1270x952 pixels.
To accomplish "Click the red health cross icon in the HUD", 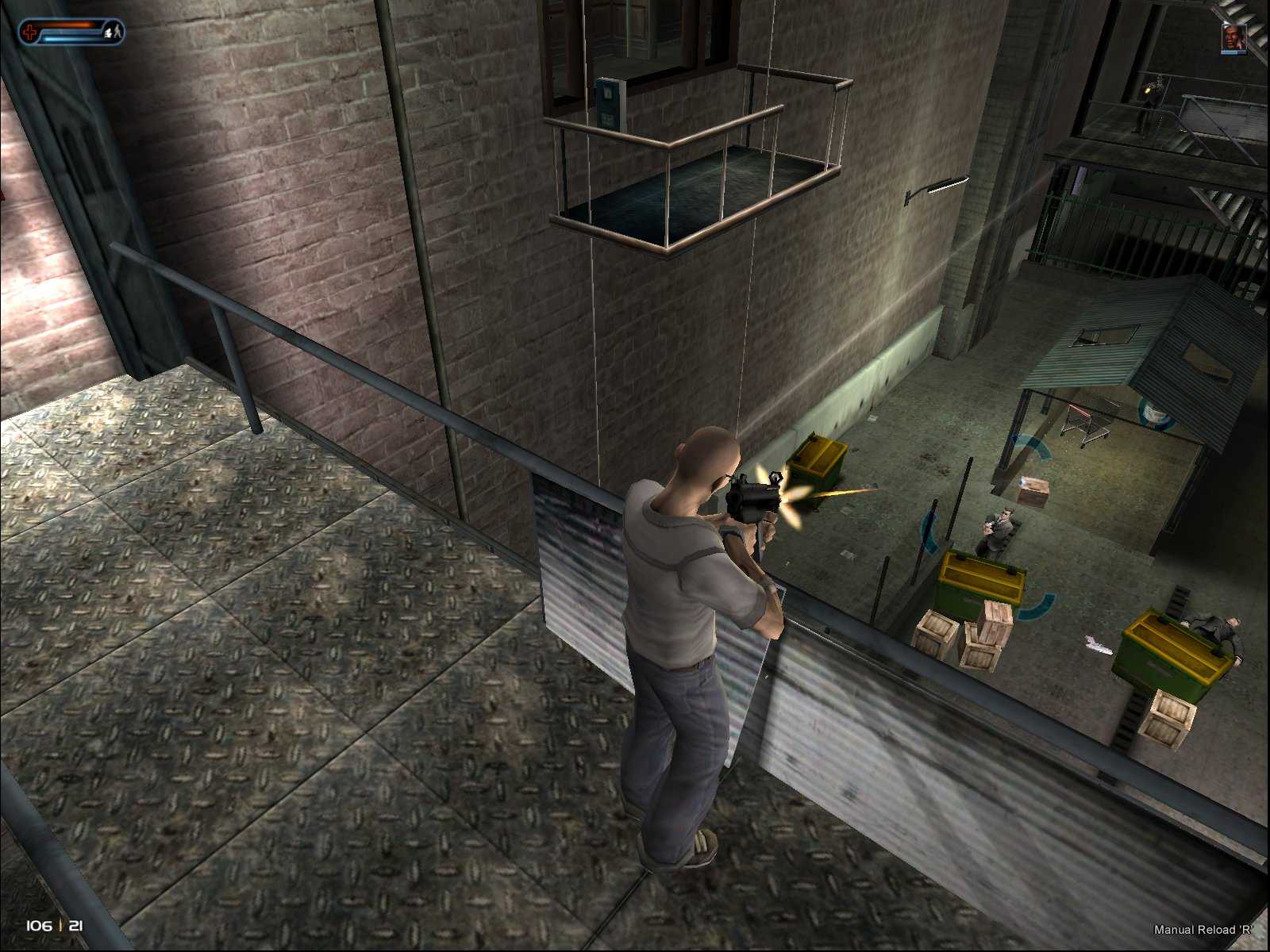I will (30, 32).
